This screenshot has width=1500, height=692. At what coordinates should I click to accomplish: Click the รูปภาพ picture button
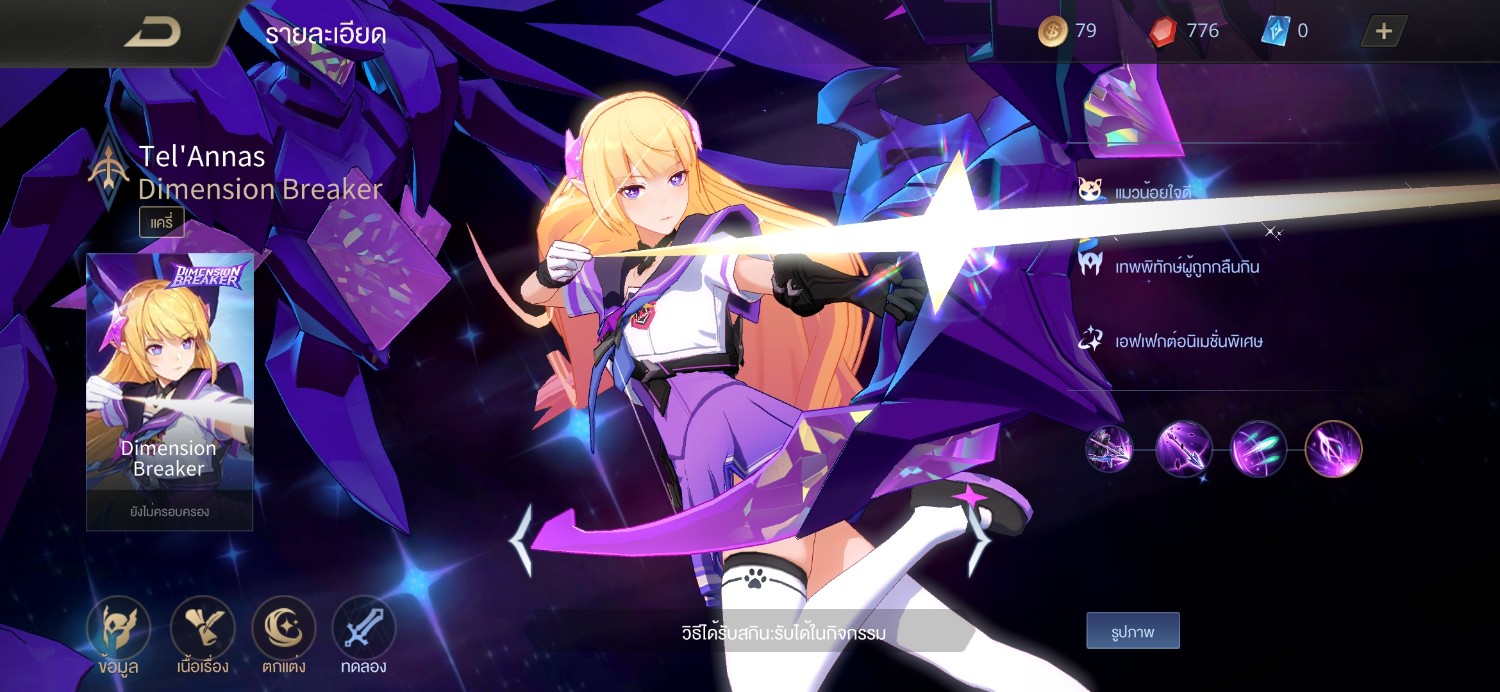click(x=1133, y=631)
